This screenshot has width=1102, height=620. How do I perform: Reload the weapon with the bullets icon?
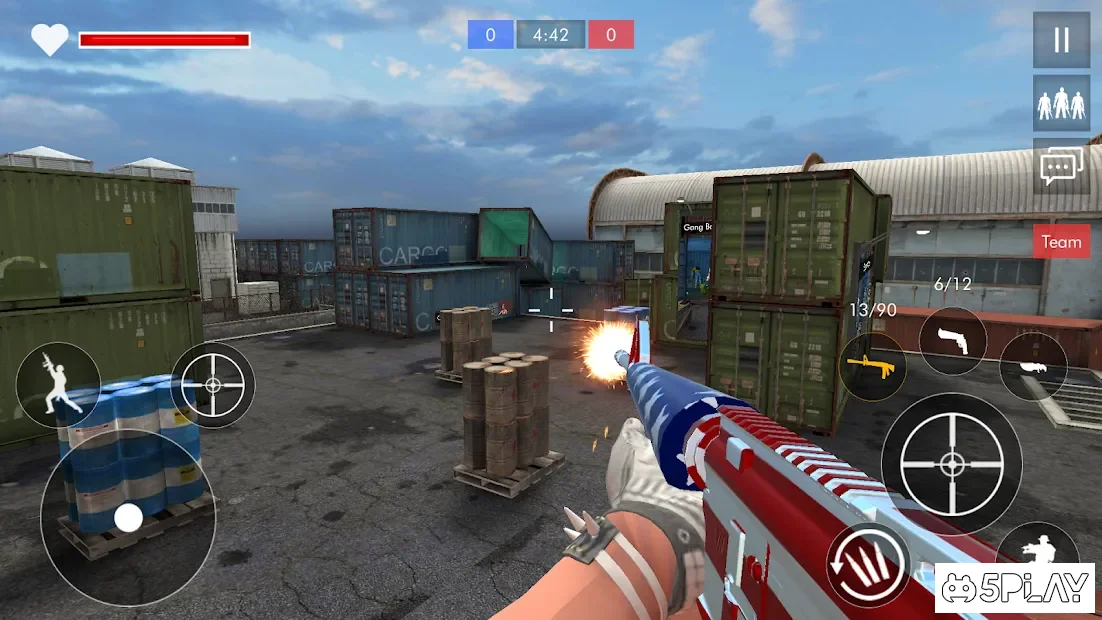pyautogui.click(x=868, y=565)
